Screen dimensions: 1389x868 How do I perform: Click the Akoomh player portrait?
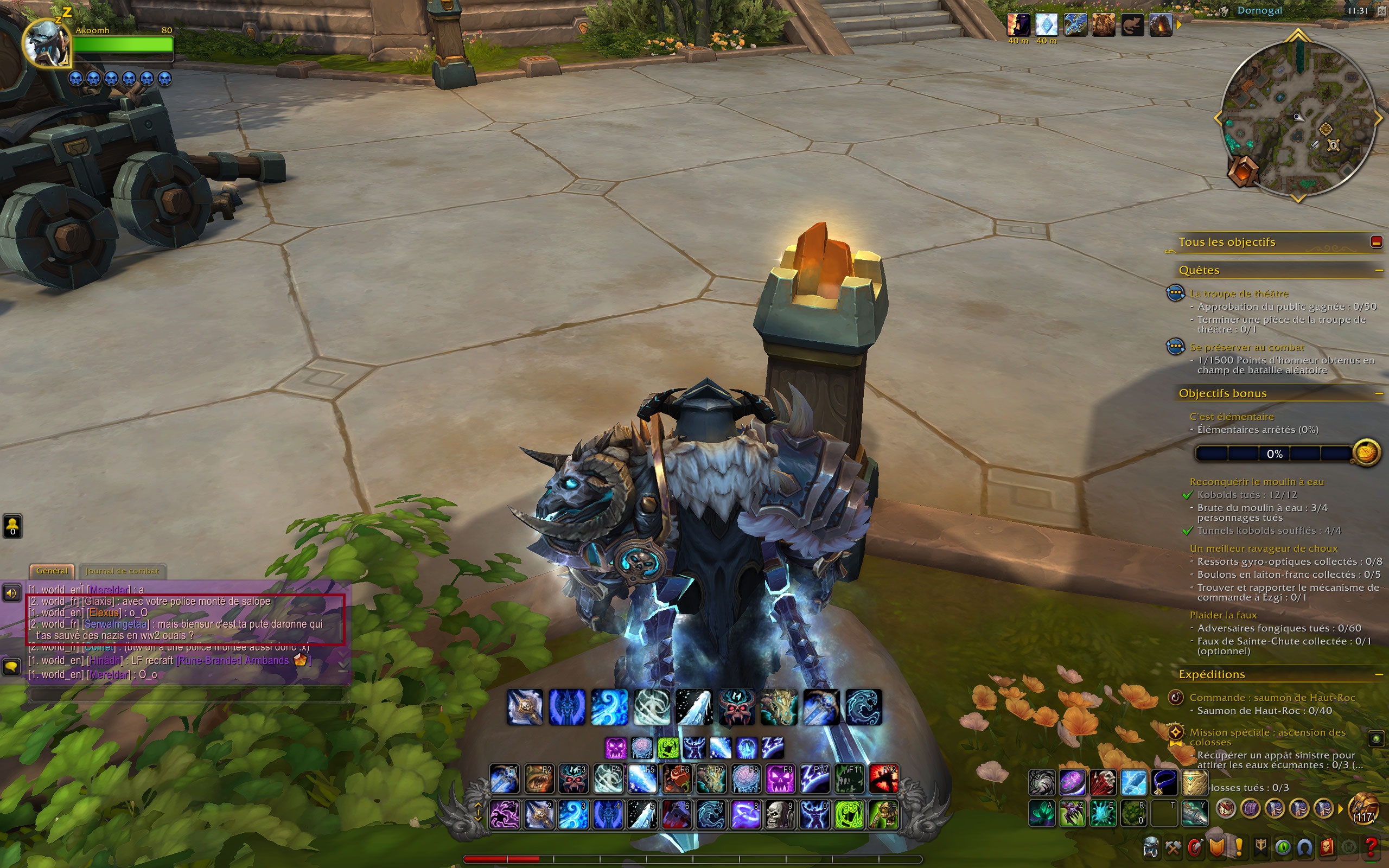(46, 43)
